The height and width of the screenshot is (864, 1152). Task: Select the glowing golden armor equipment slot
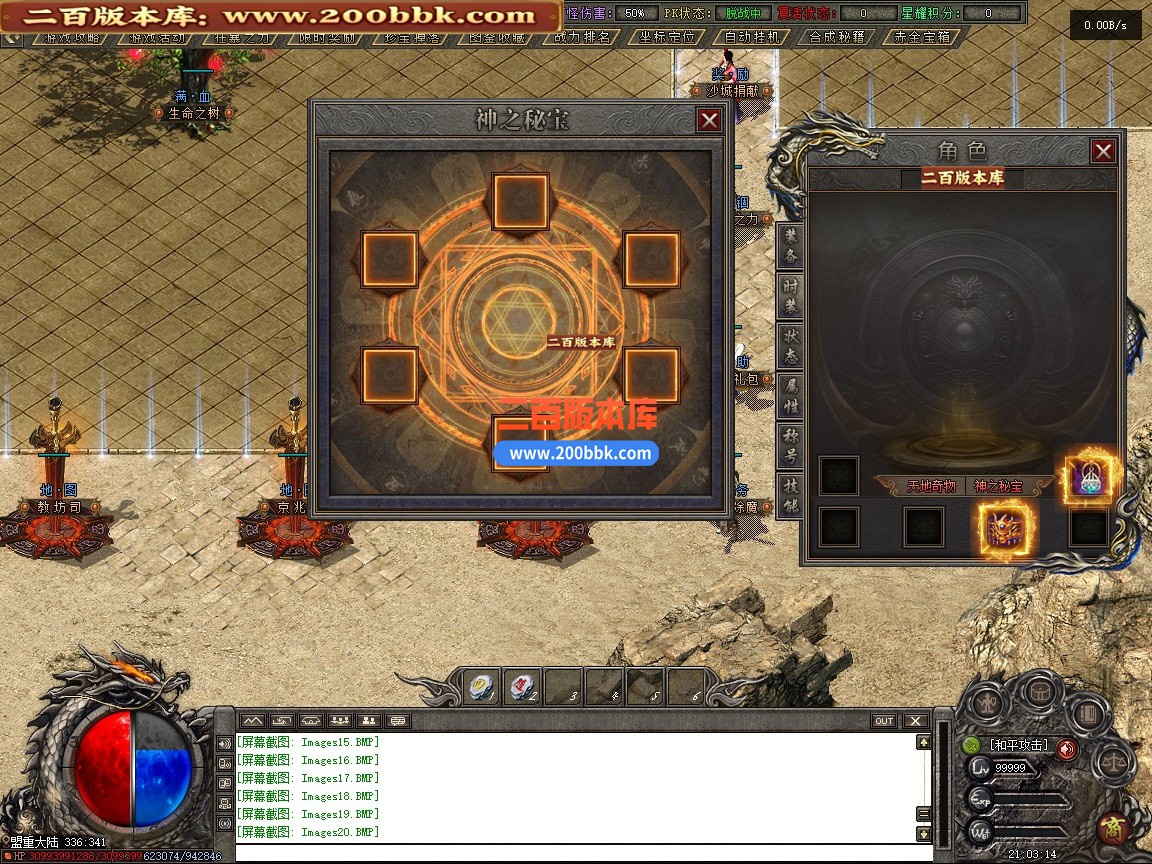[1006, 528]
